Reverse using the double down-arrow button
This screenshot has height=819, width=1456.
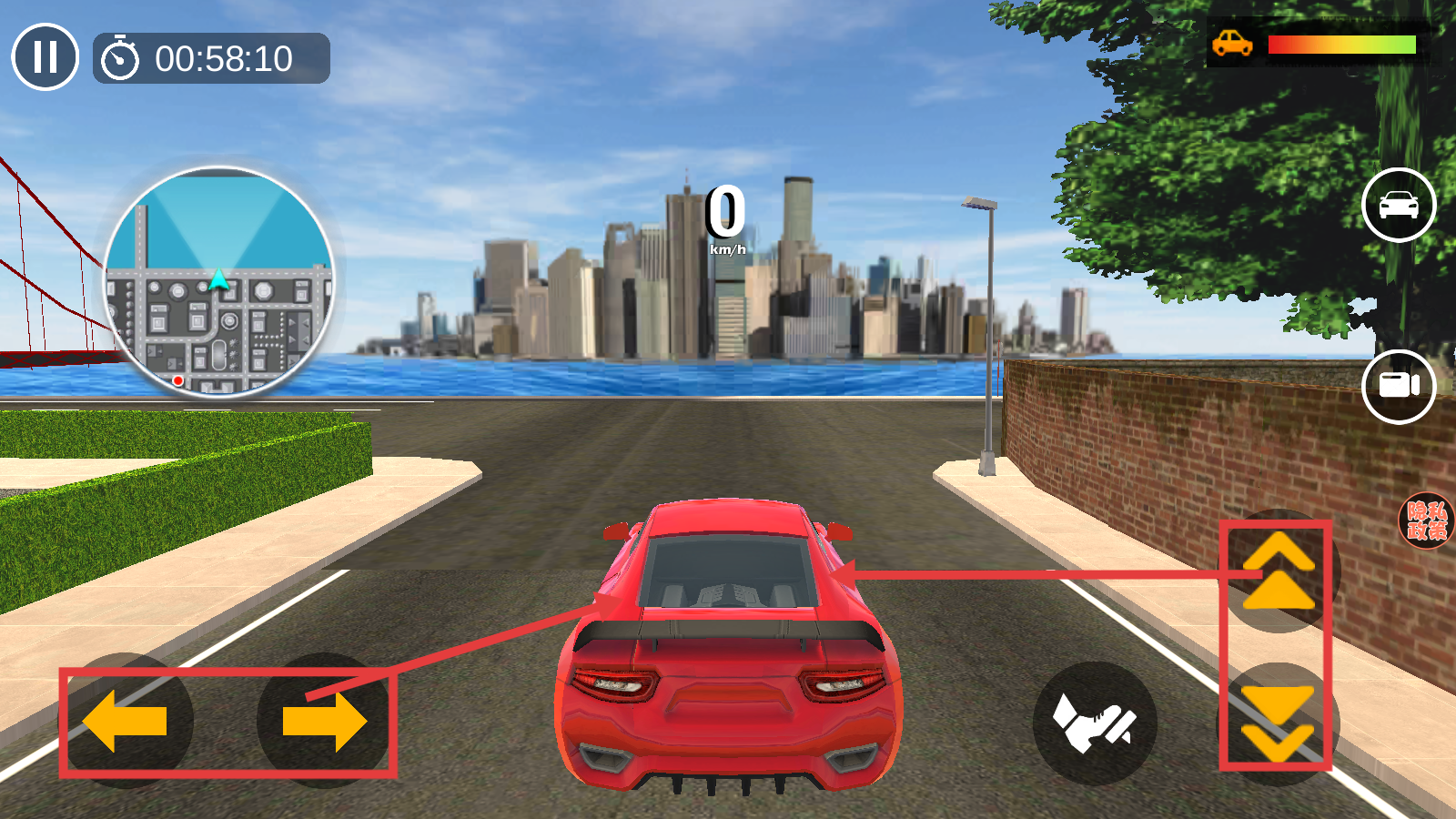pyautogui.click(x=1278, y=723)
